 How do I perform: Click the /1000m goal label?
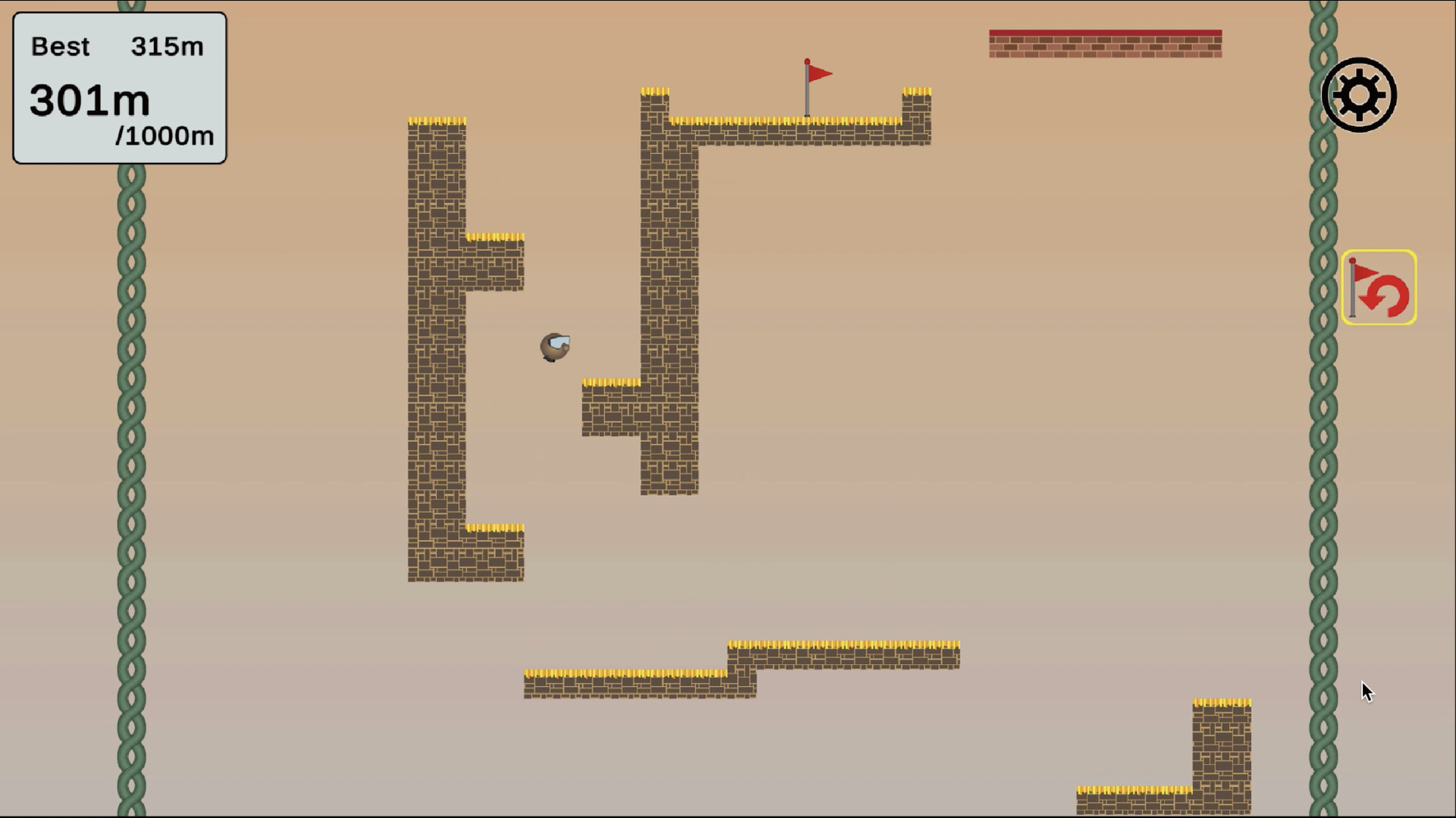pos(165,137)
